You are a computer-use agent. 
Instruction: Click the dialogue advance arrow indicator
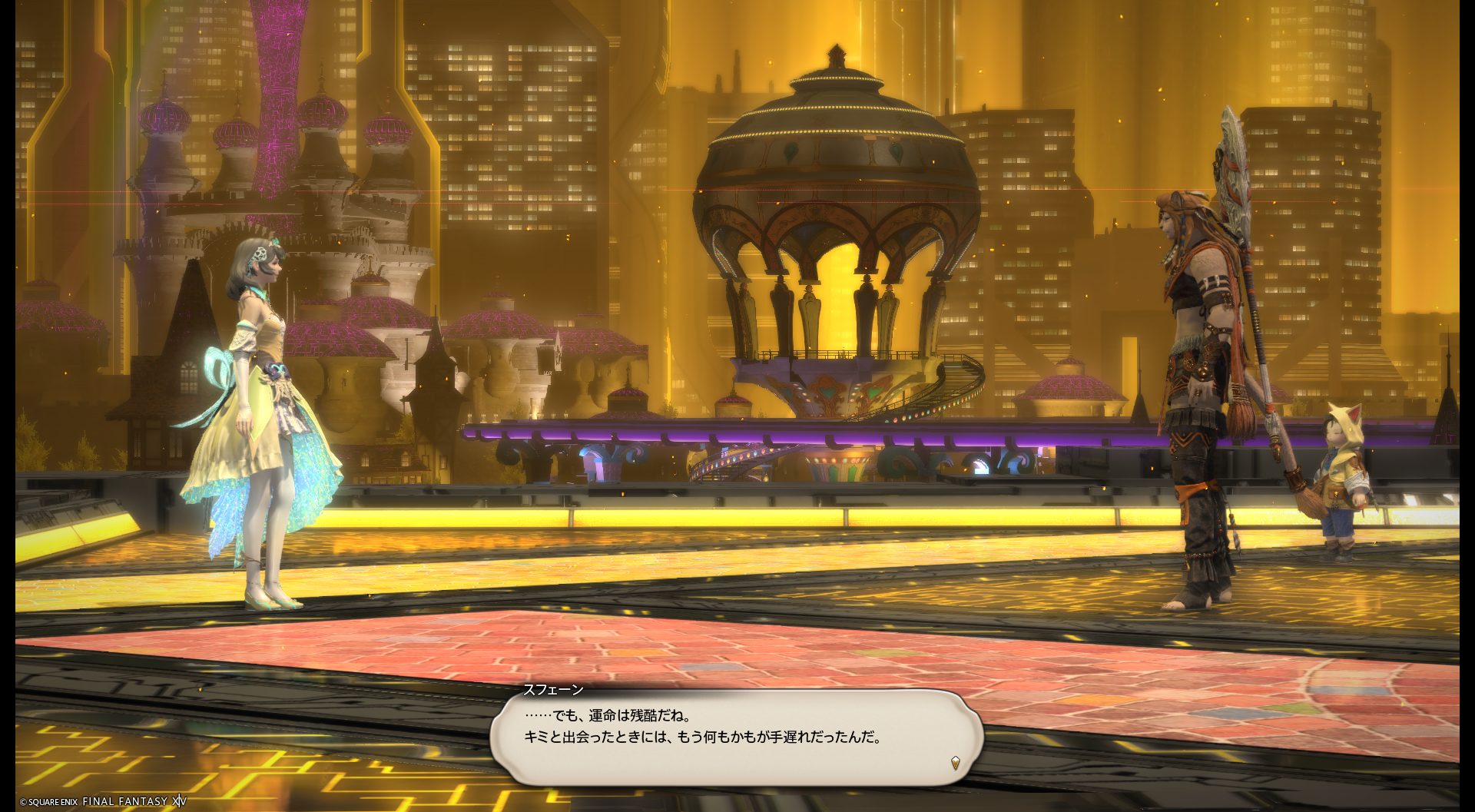click(955, 763)
